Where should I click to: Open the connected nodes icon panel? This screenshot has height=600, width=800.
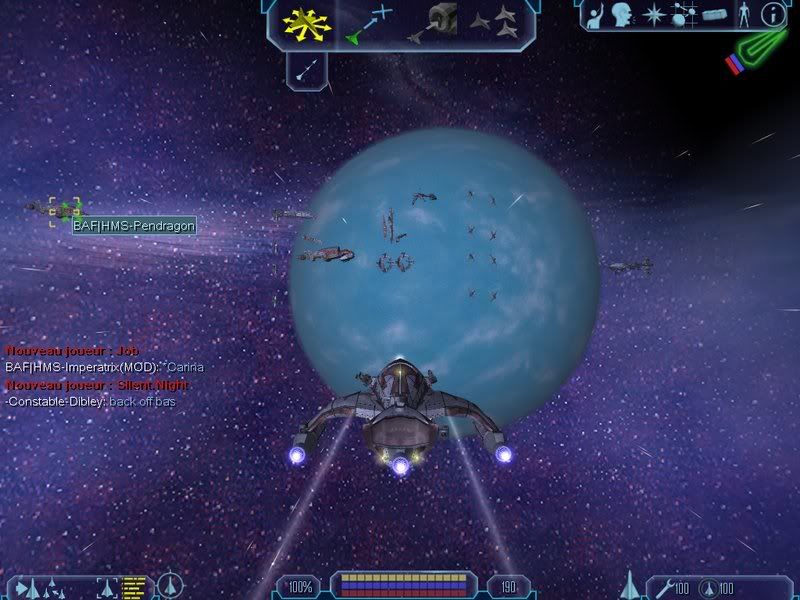pos(684,16)
